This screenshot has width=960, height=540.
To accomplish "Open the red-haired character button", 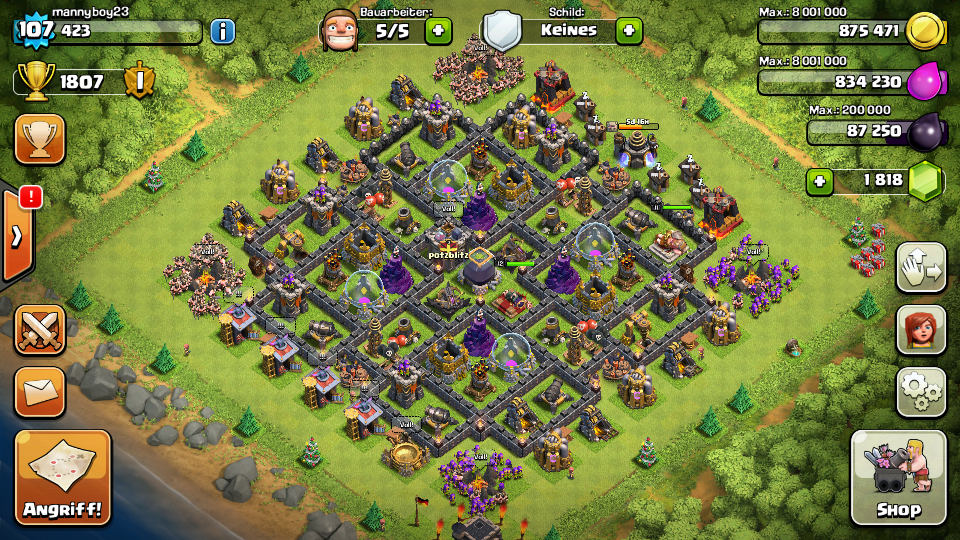I will point(921,330).
